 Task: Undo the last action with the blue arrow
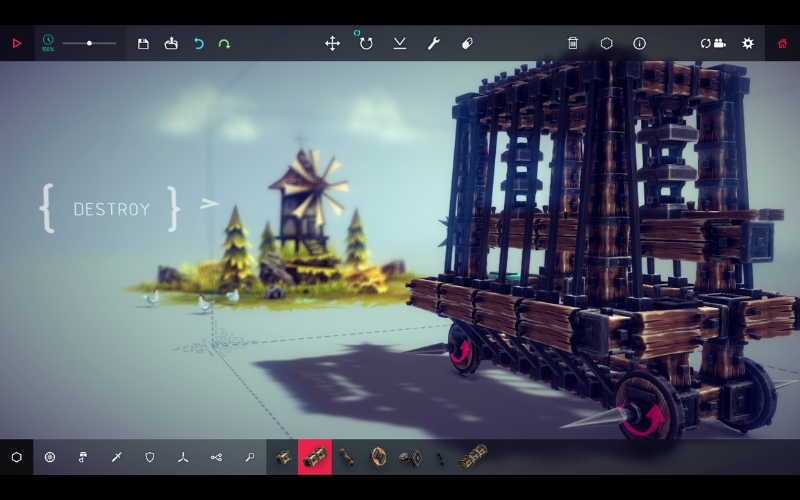click(x=198, y=43)
